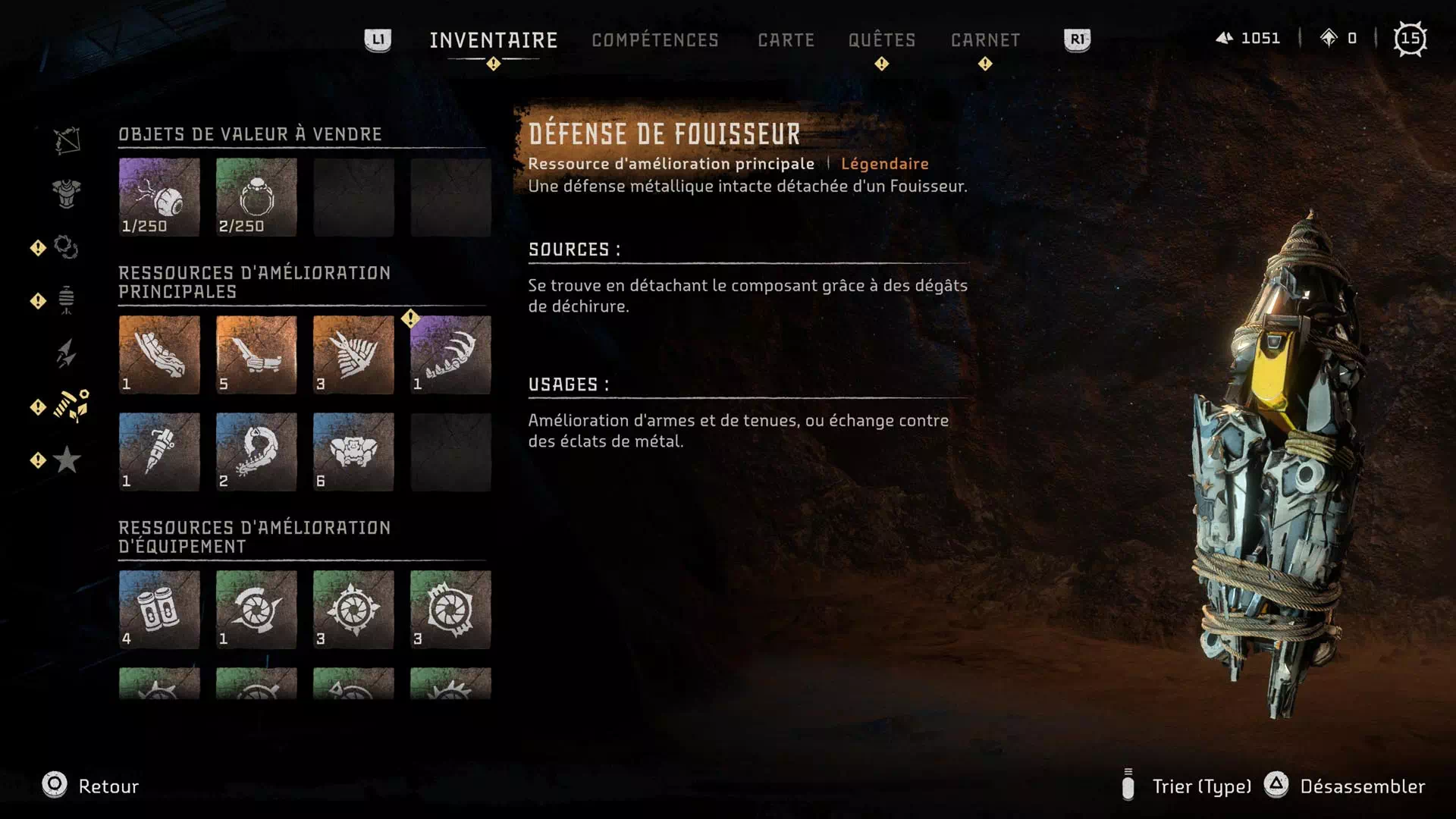Screen dimensions: 1456x819
Task: Show the Carnet tab
Action: click(985, 40)
